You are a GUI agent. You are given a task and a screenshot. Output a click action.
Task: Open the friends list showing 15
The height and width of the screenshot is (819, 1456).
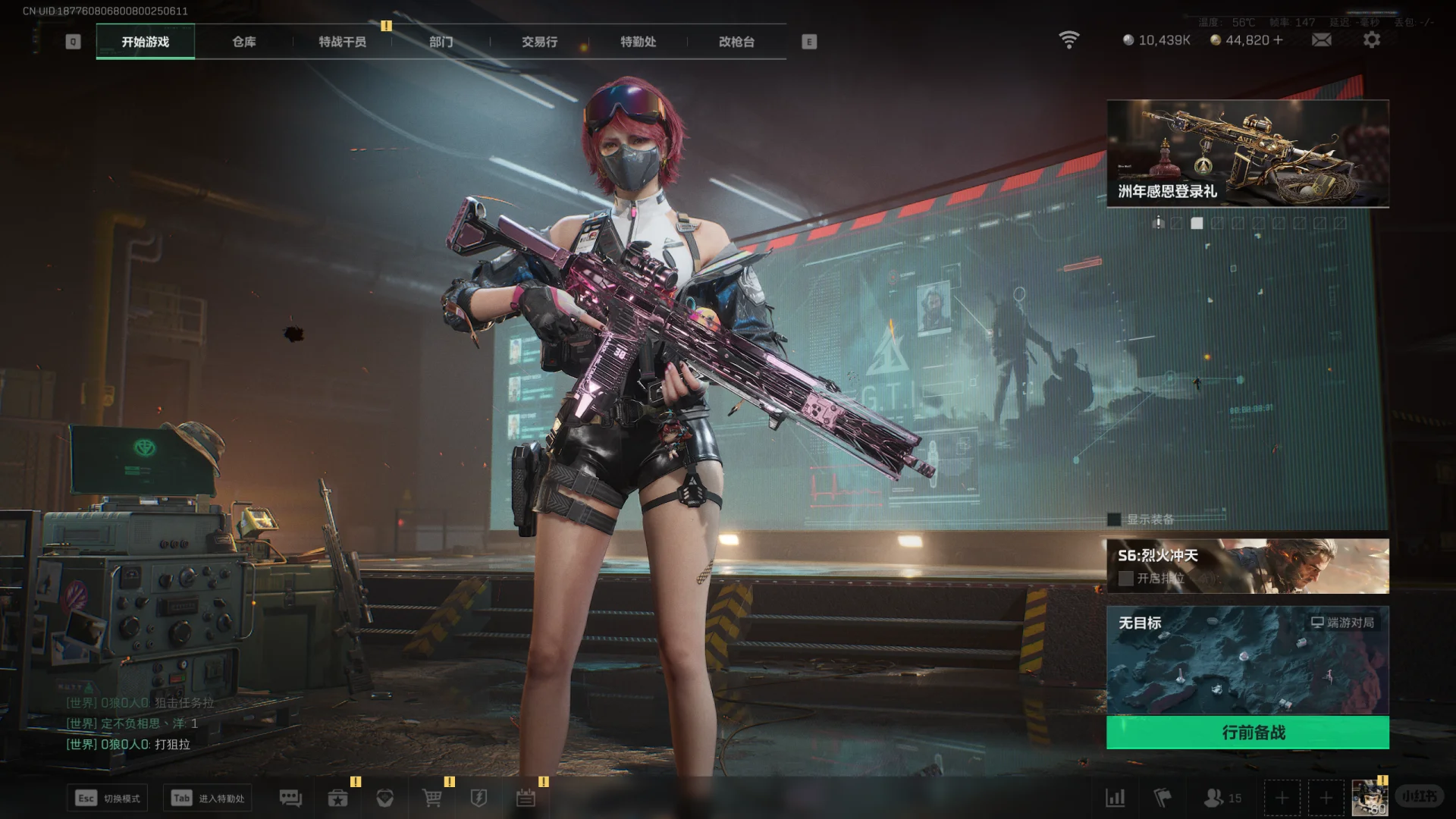pyautogui.click(x=1222, y=798)
